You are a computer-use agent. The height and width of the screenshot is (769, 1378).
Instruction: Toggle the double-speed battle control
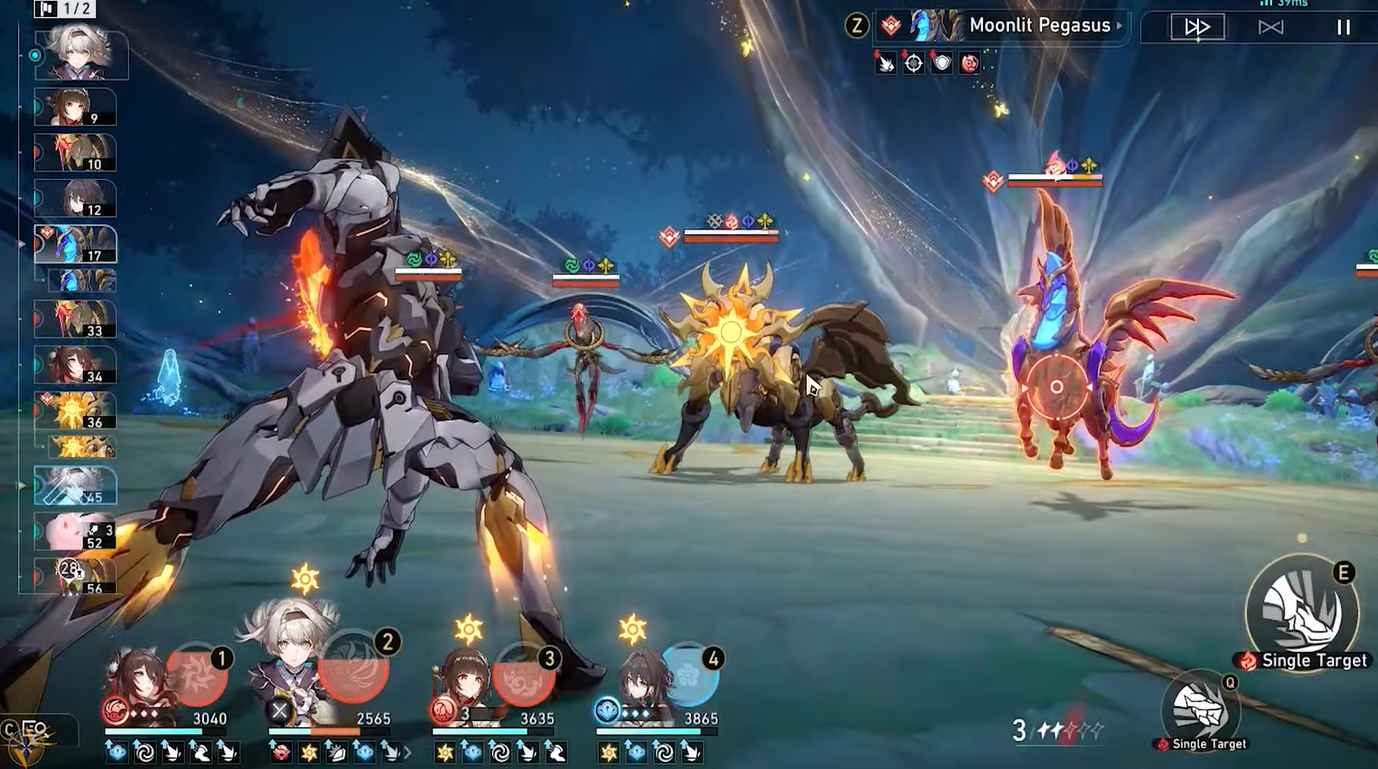pyautogui.click(x=1196, y=26)
